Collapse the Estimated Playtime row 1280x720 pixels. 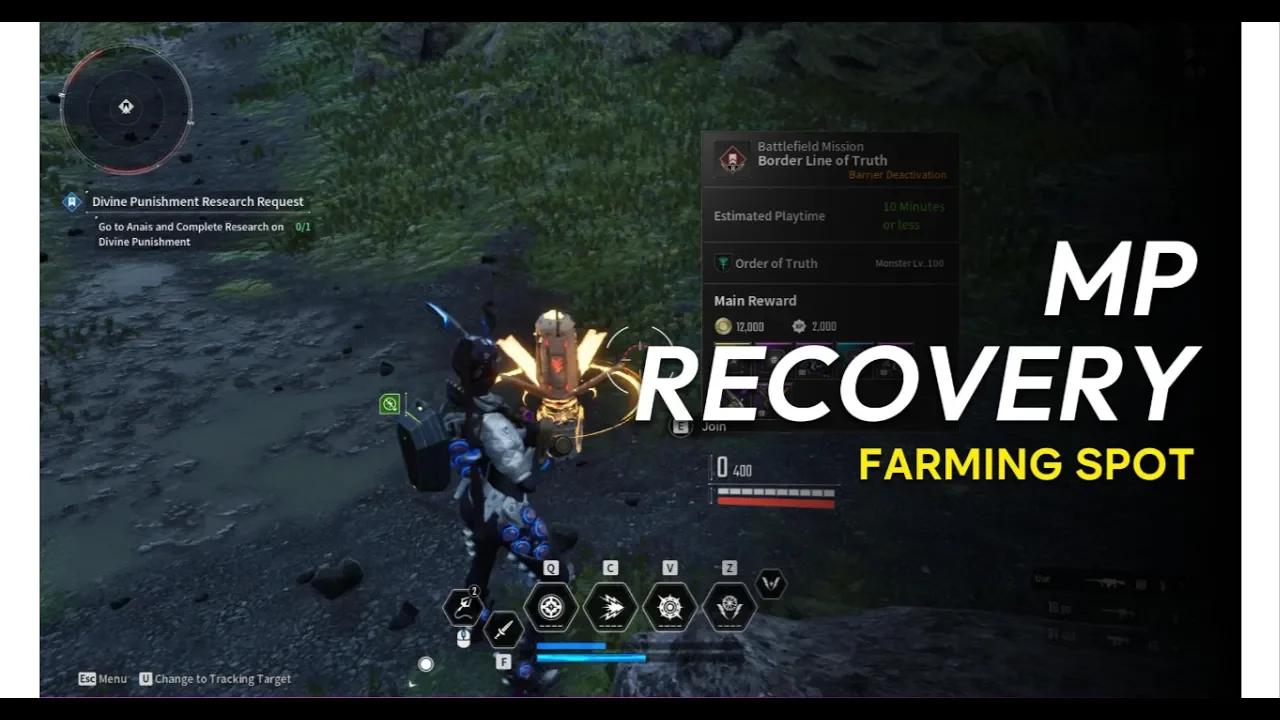pyautogui.click(x=768, y=215)
